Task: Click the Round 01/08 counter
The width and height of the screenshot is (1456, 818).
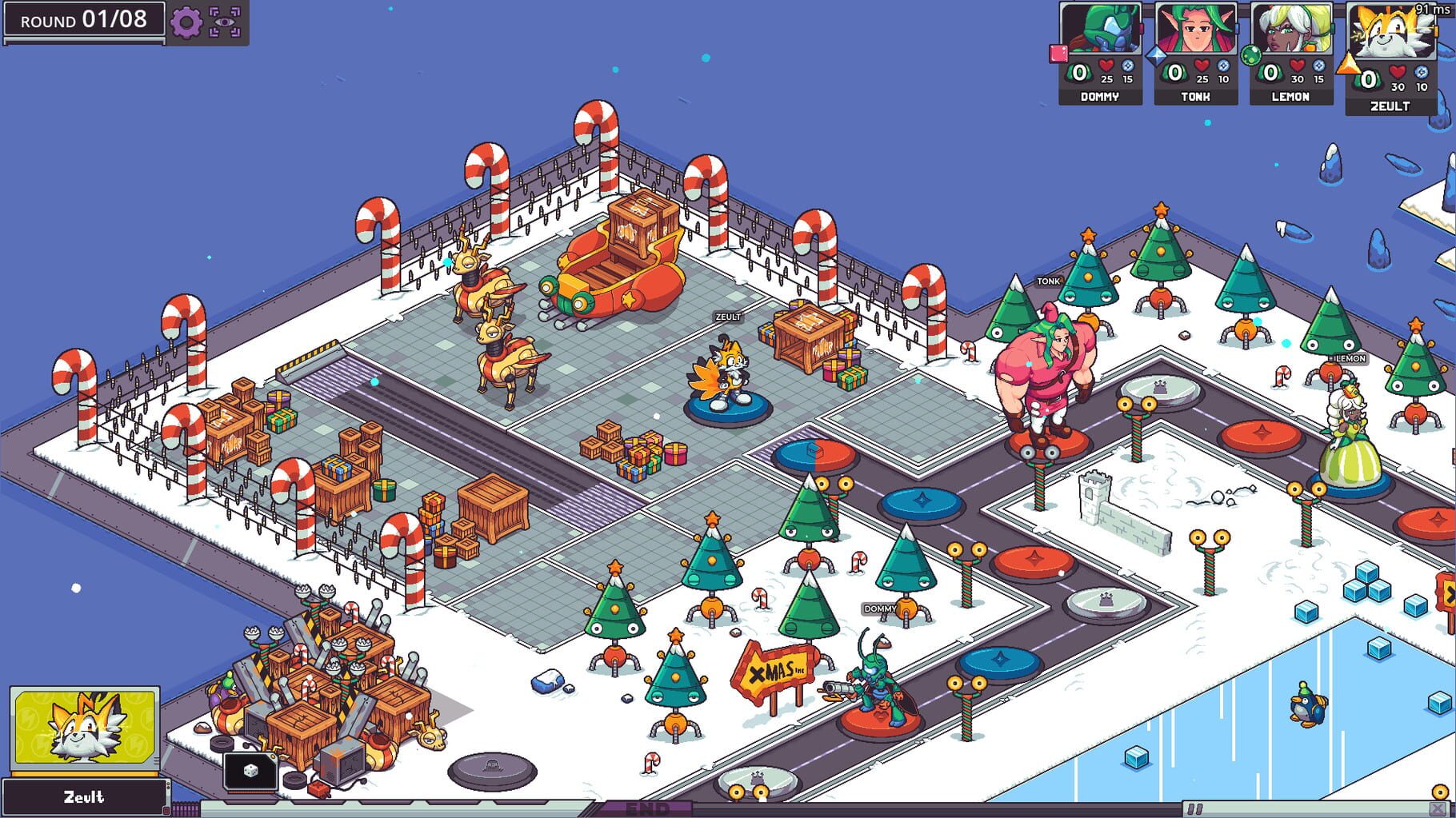Action: pos(82,21)
